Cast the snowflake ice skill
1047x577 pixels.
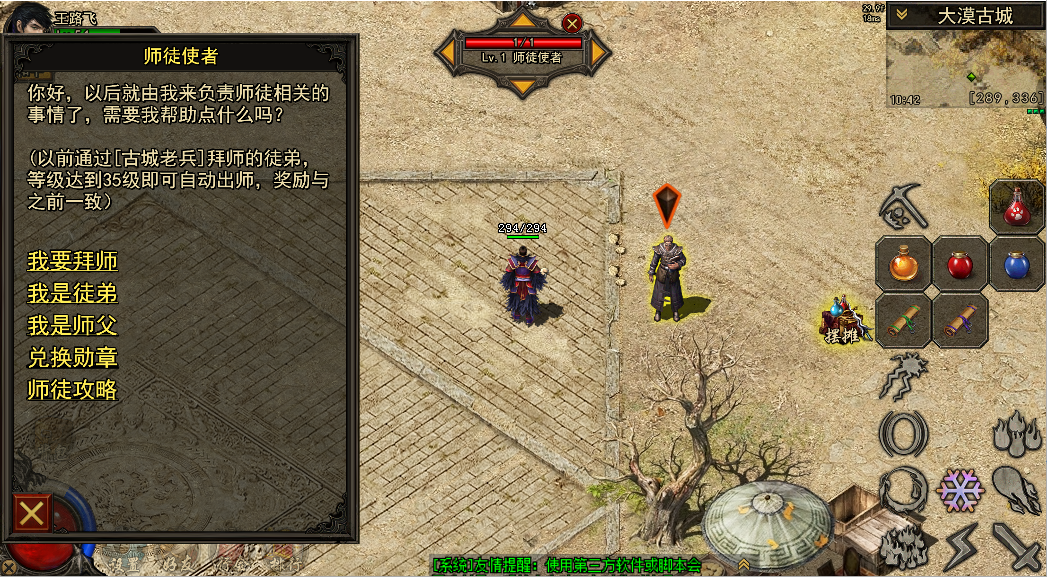pos(960,491)
